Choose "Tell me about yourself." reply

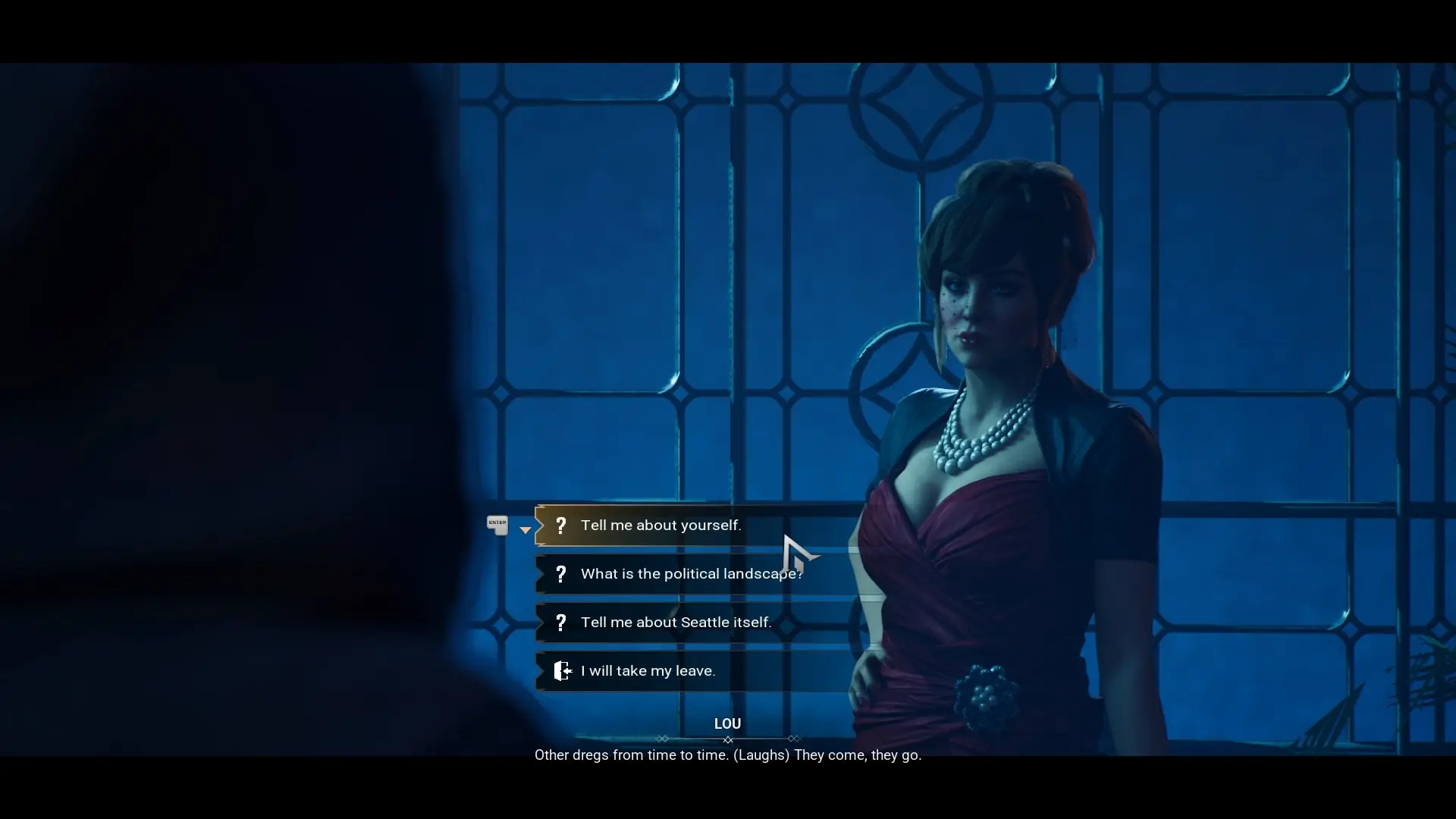(x=661, y=526)
